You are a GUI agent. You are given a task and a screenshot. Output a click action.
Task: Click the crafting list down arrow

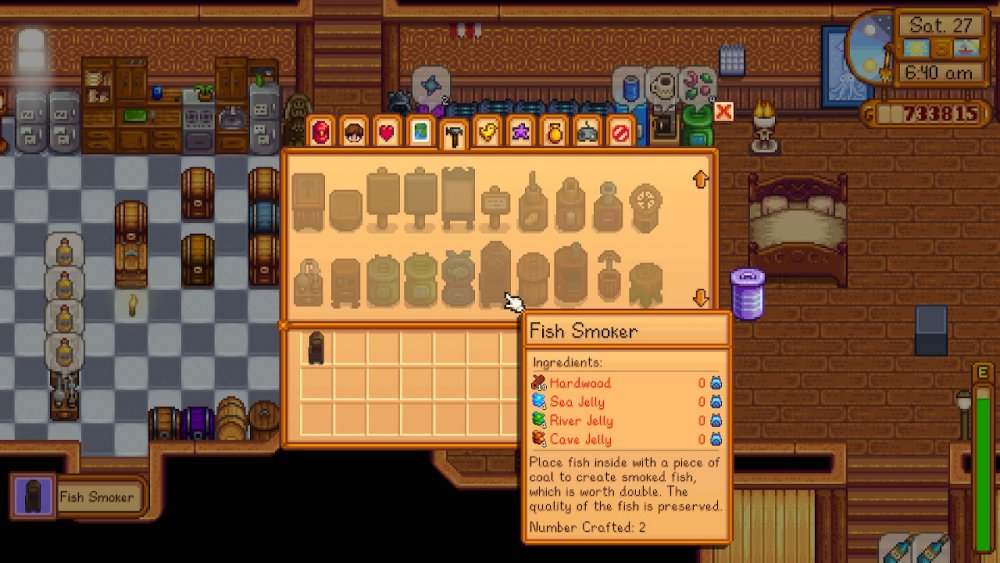click(701, 298)
